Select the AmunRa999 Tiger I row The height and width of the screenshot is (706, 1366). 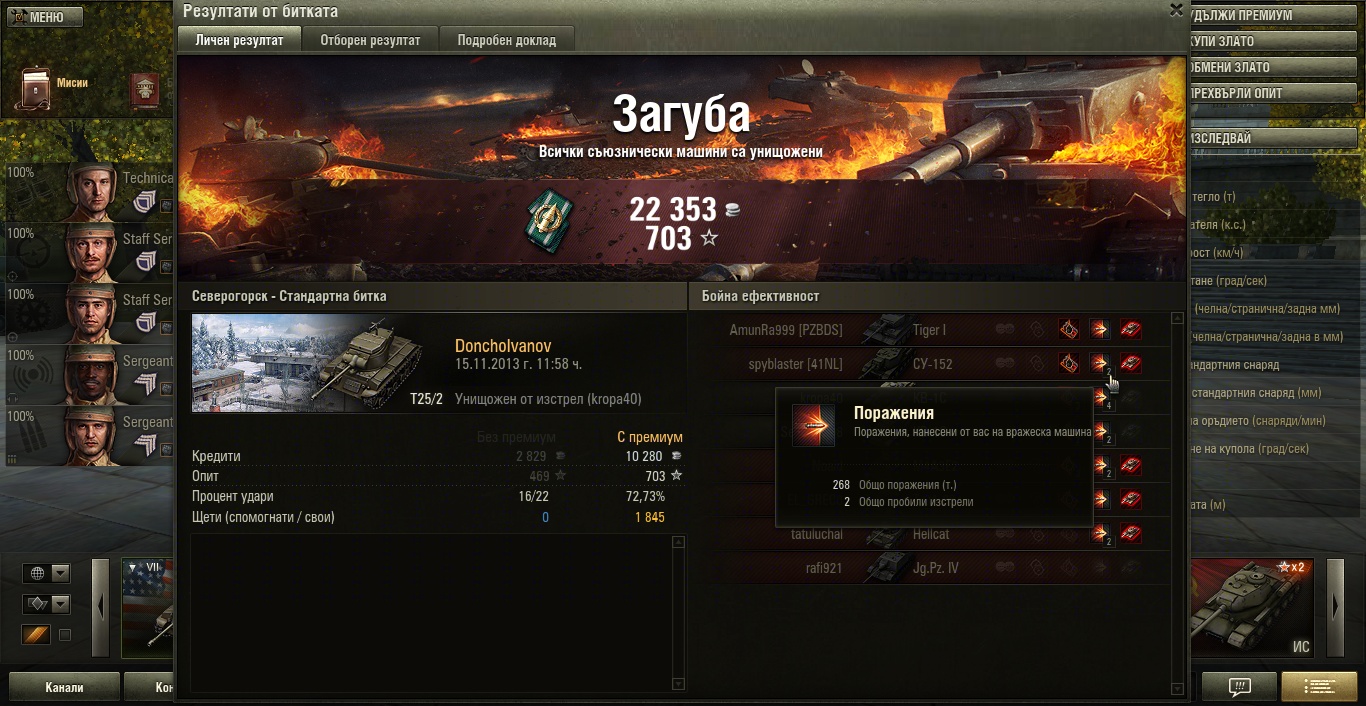pos(940,330)
